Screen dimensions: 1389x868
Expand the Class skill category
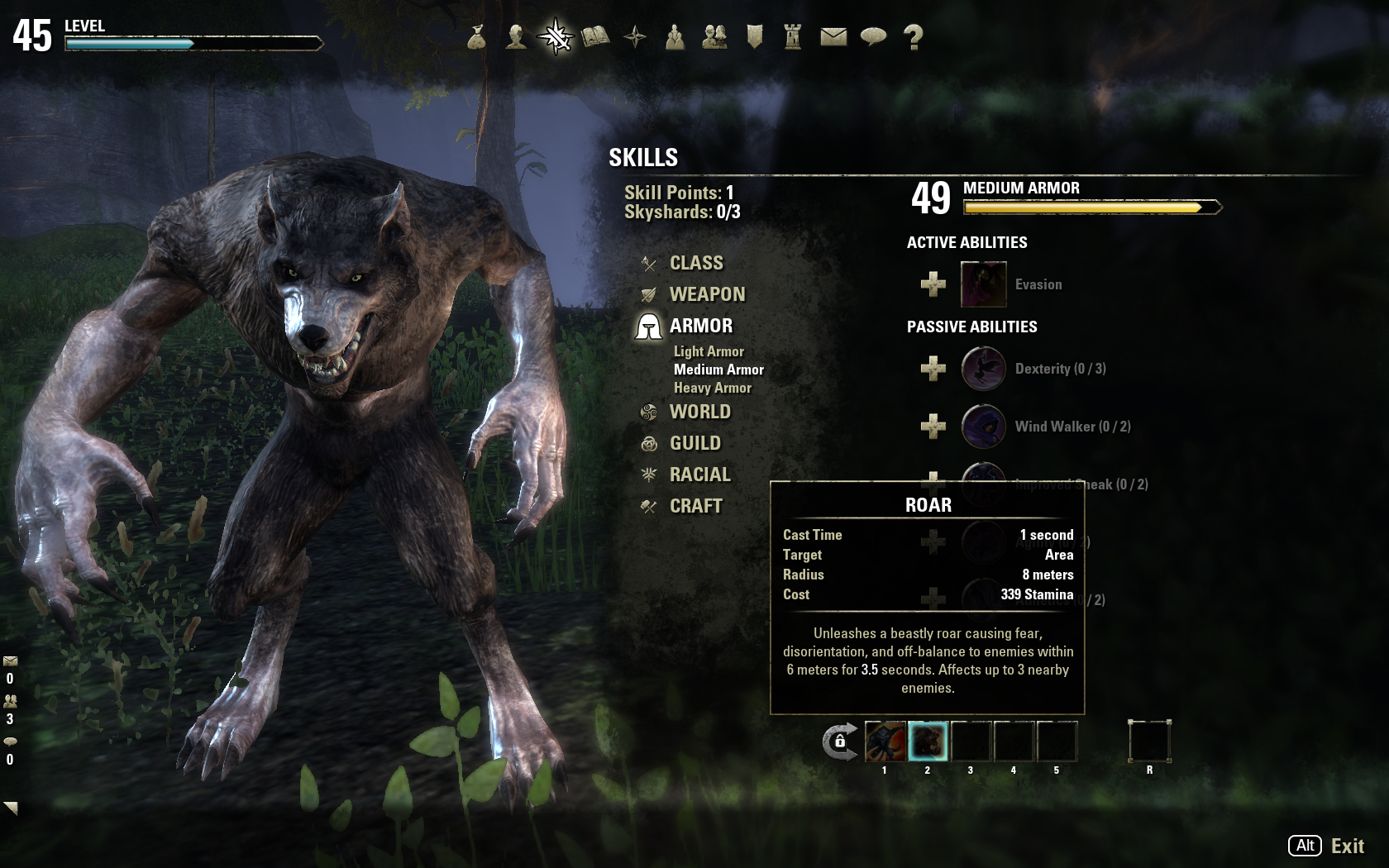[x=695, y=263]
